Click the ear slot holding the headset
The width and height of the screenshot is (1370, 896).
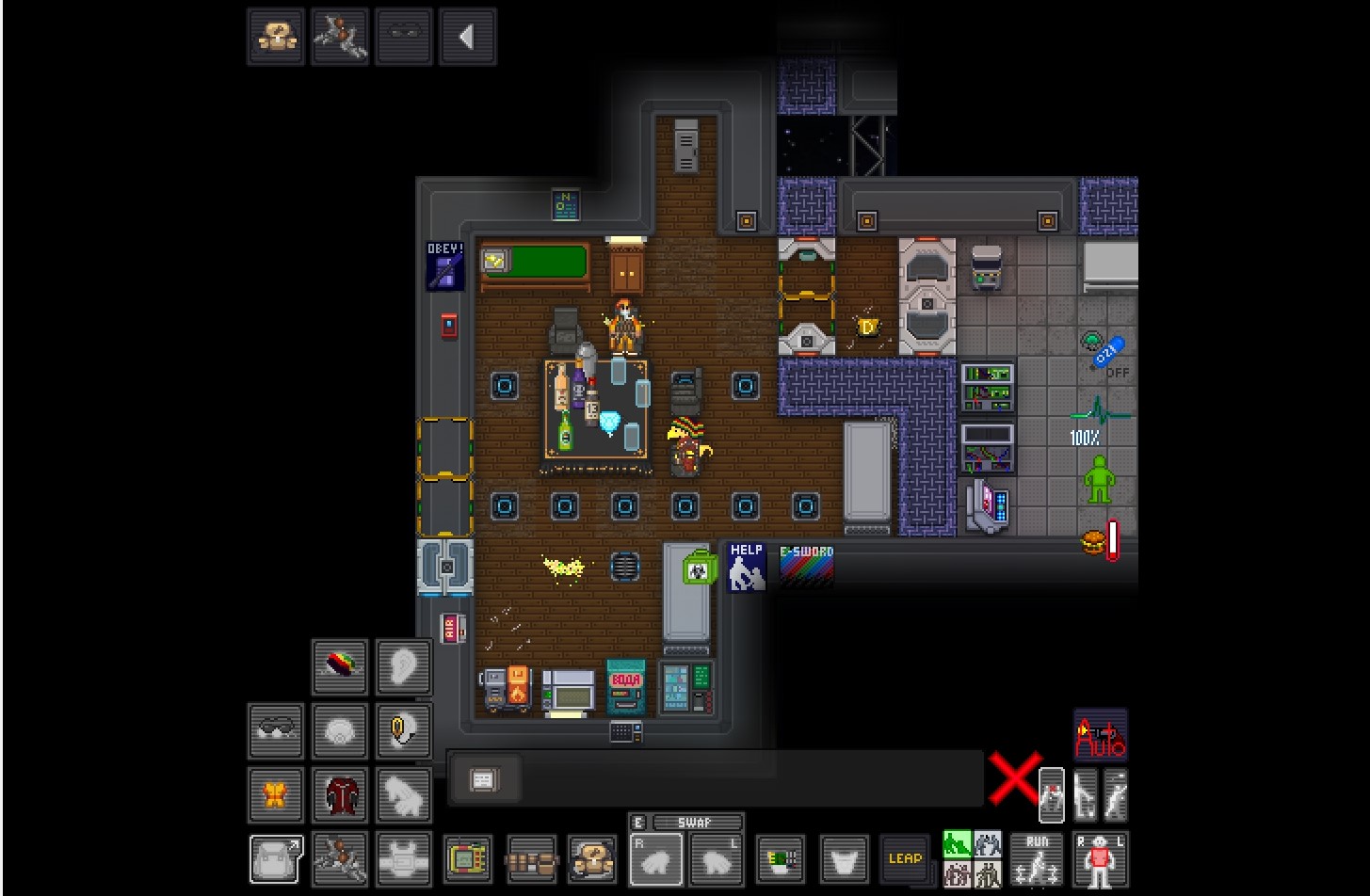point(404,730)
